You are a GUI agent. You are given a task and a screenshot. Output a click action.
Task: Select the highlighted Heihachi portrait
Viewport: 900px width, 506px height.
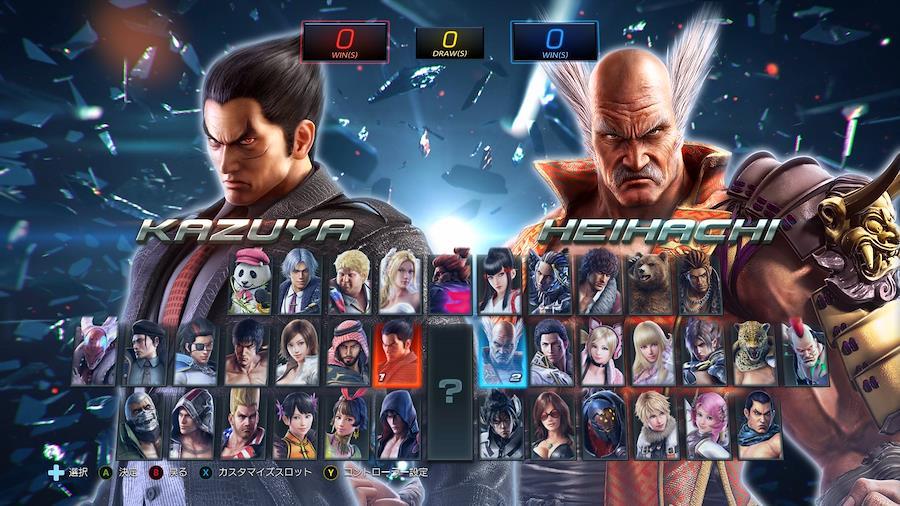[501, 352]
